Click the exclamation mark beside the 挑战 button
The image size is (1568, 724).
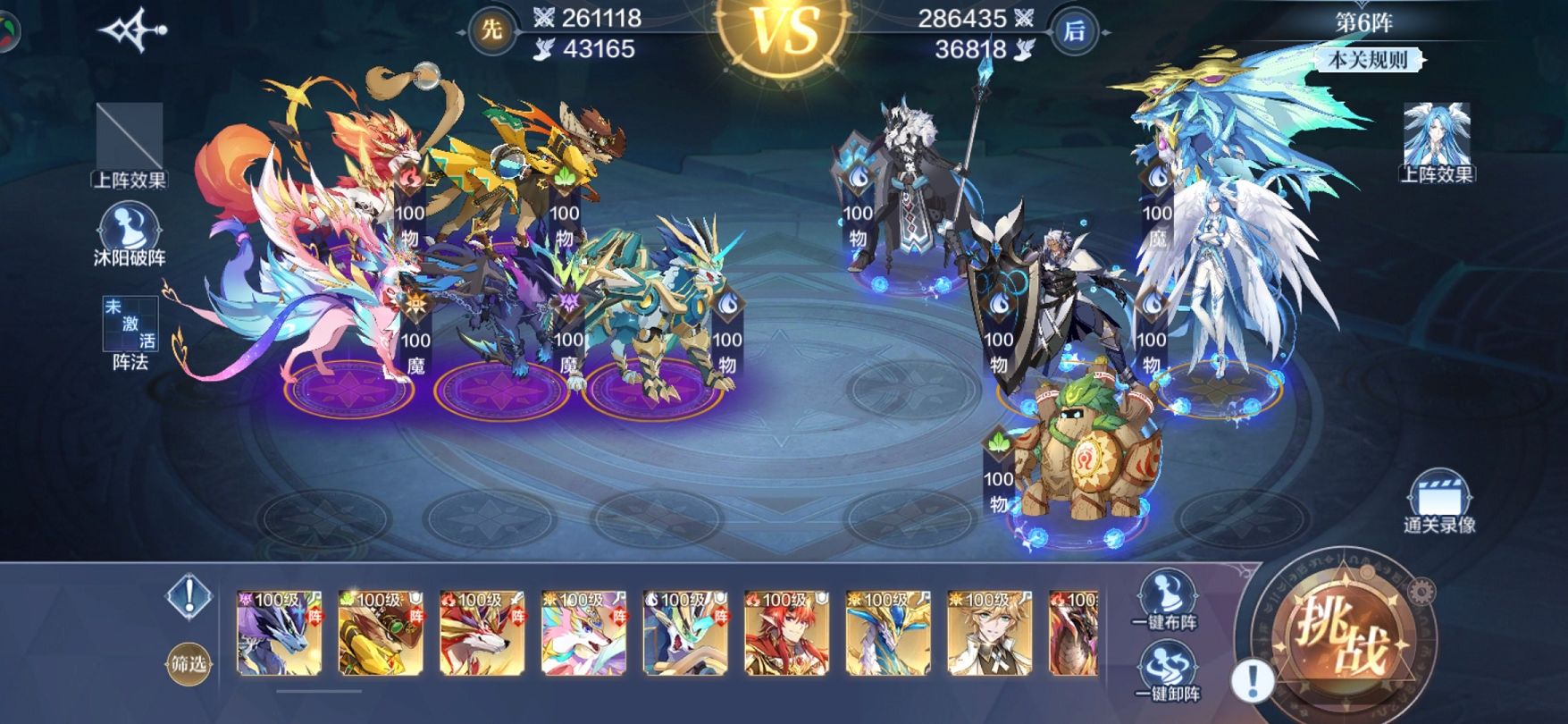pyautogui.click(x=1253, y=681)
